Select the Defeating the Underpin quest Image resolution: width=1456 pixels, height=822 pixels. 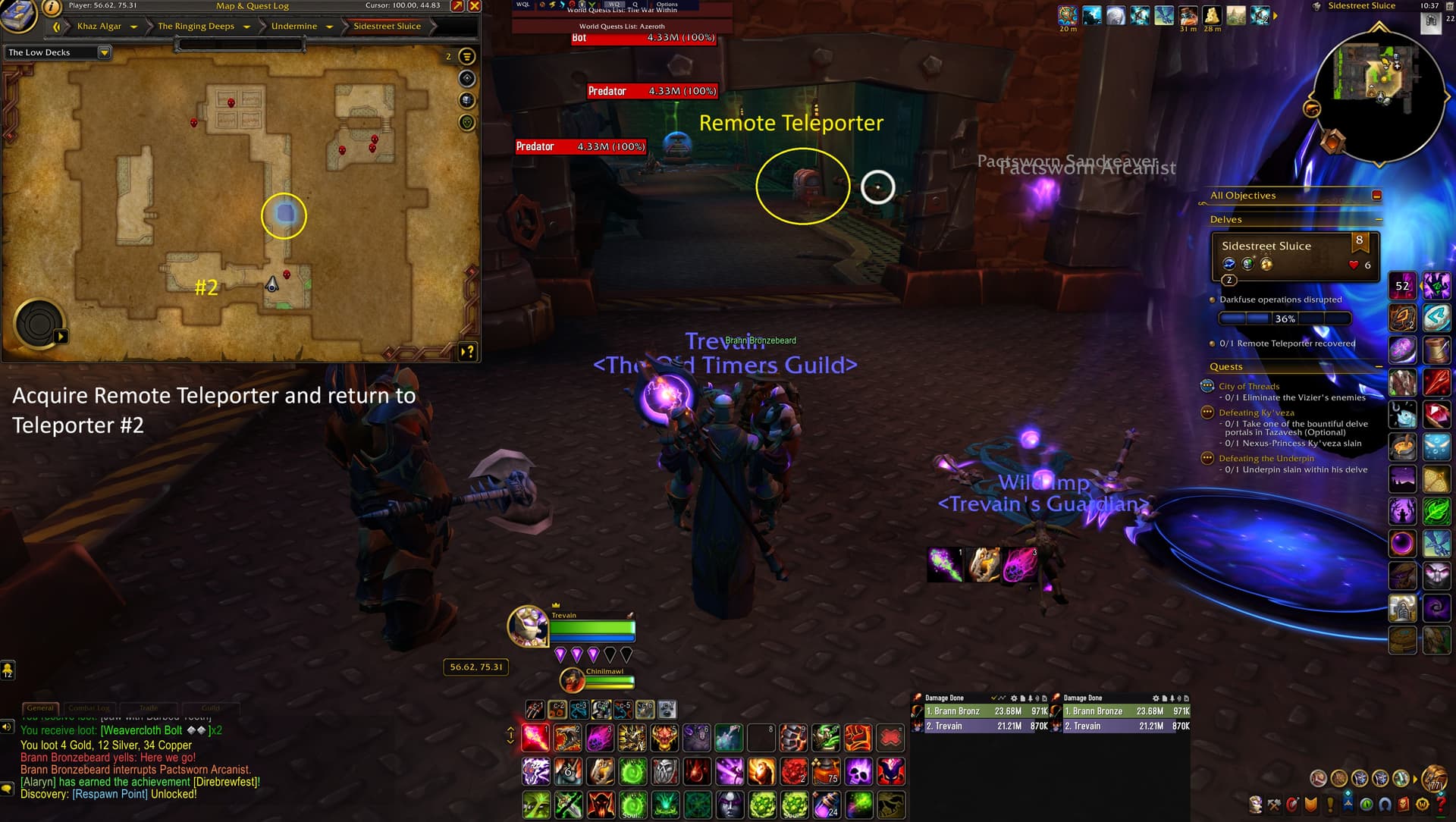tap(1266, 459)
